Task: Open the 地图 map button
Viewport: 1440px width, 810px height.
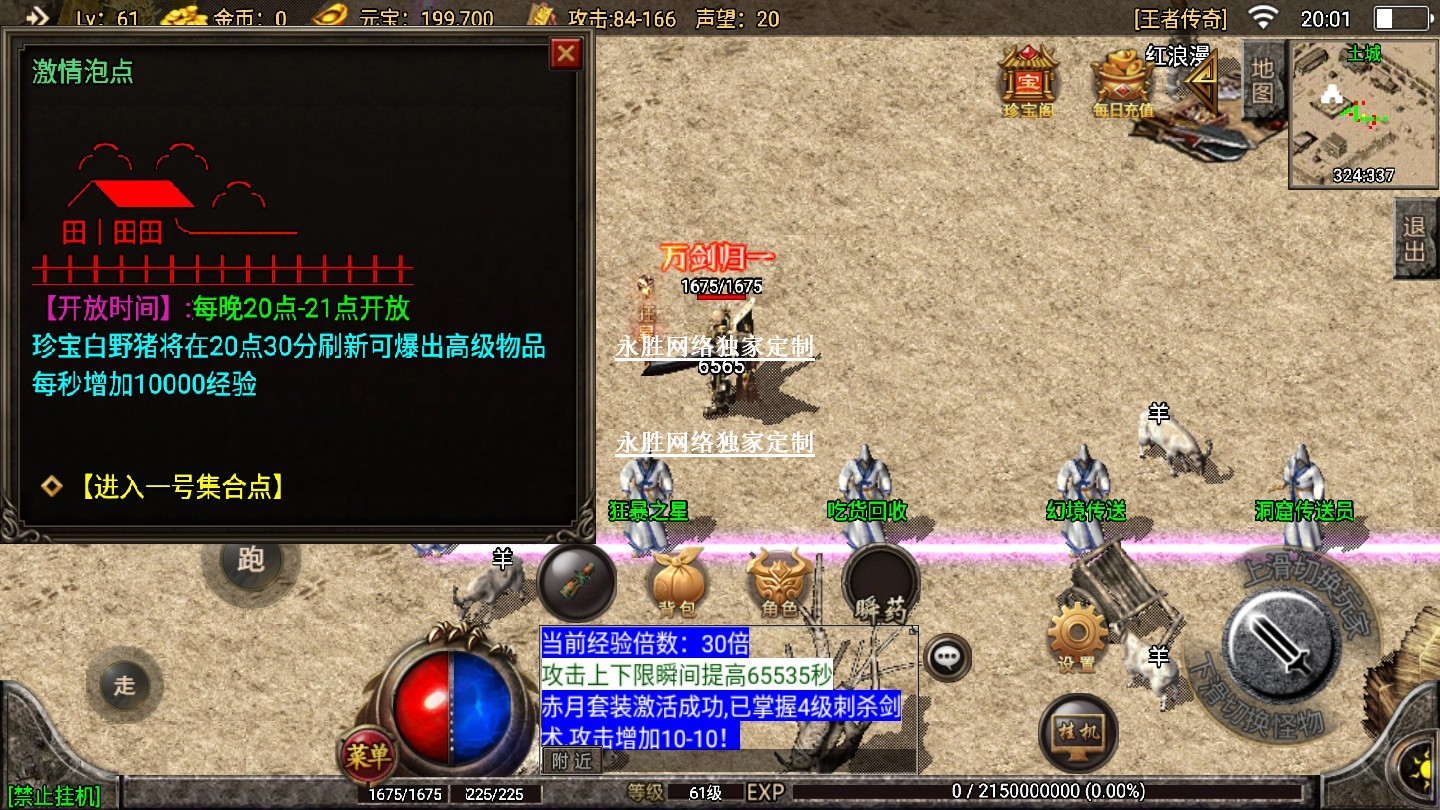Action: (x=1262, y=80)
